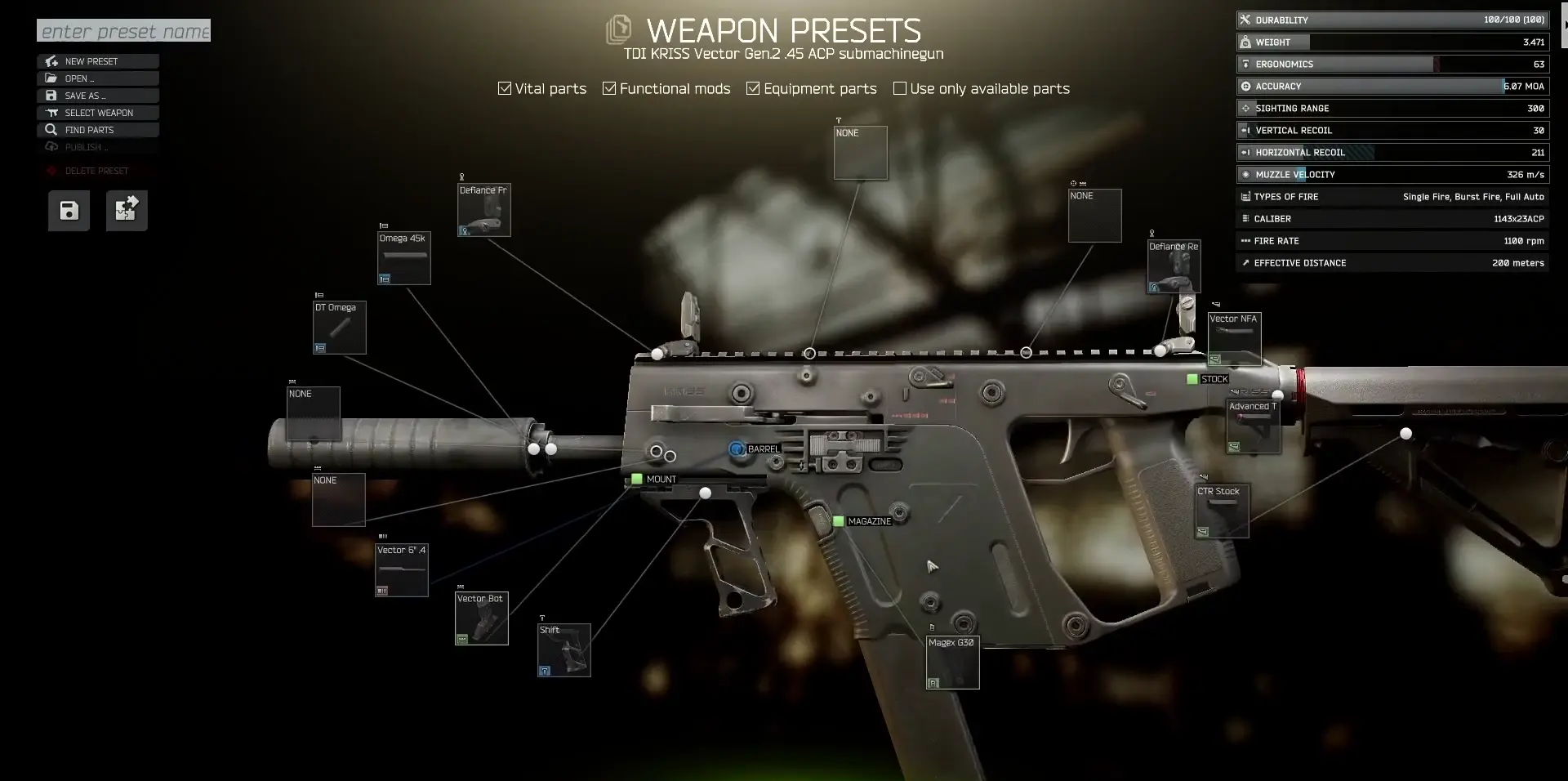The width and height of the screenshot is (1568, 781).
Task: Select the DT Omega part slot
Action: (x=340, y=328)
